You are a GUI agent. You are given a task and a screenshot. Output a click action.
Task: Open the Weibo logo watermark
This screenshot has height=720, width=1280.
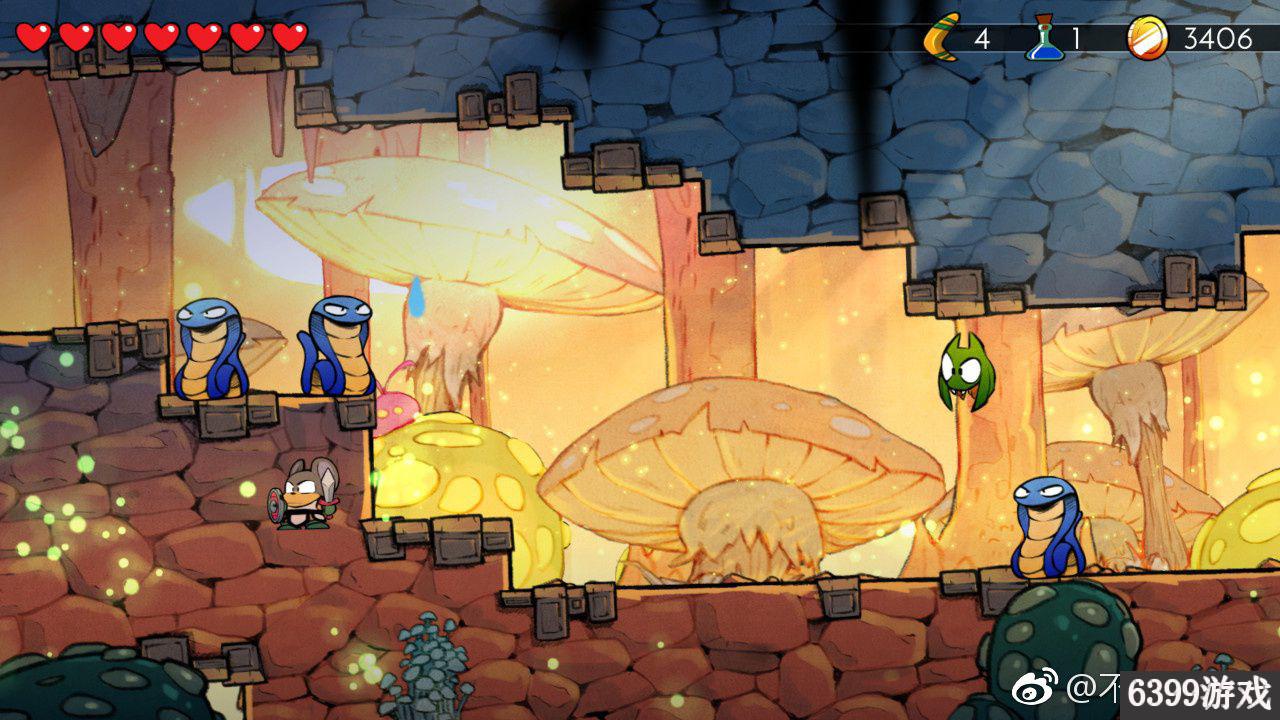pyautogui.click(x=1035, y=690)
